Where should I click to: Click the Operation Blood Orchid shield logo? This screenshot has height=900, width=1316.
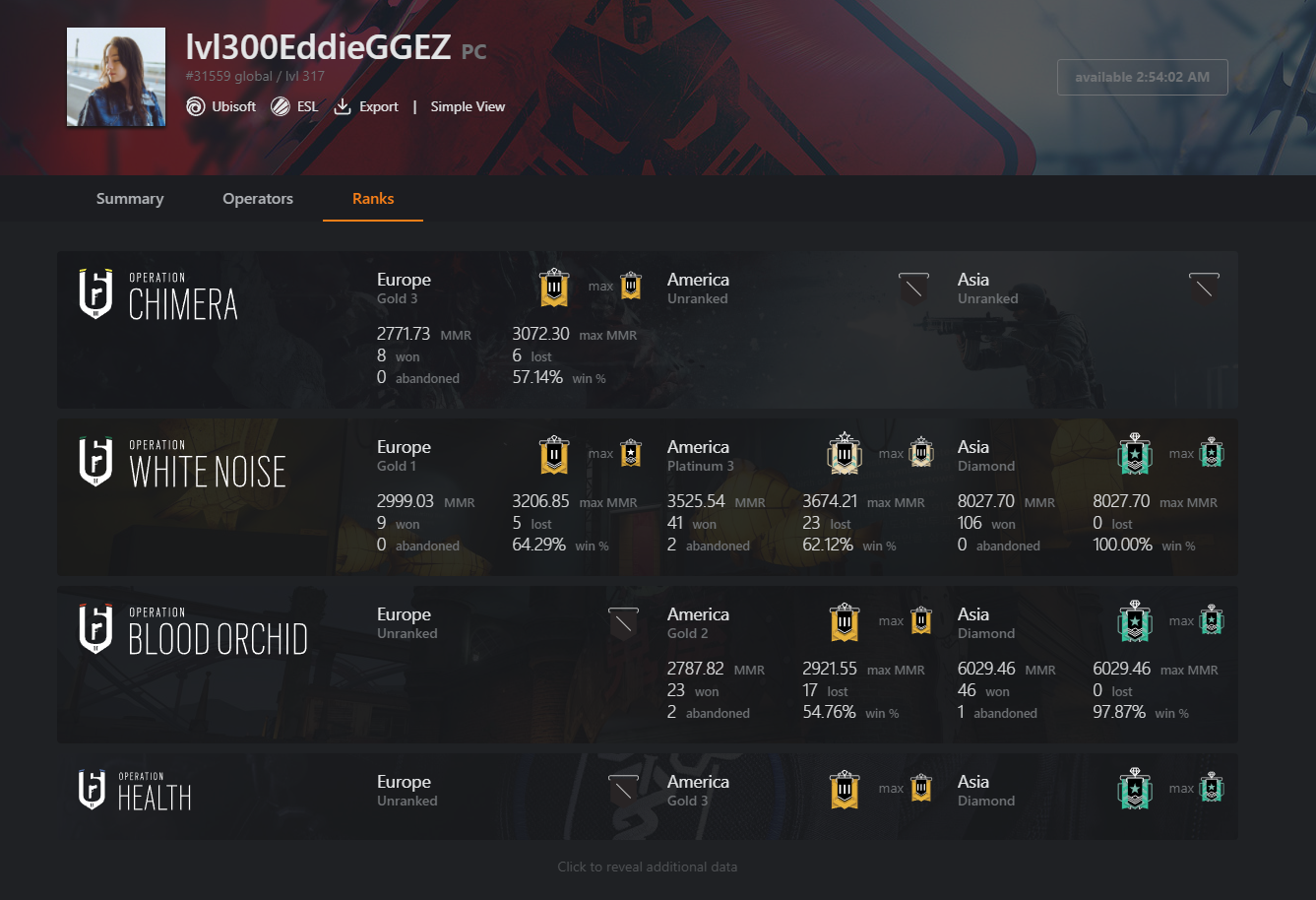(x=94, y=628)
